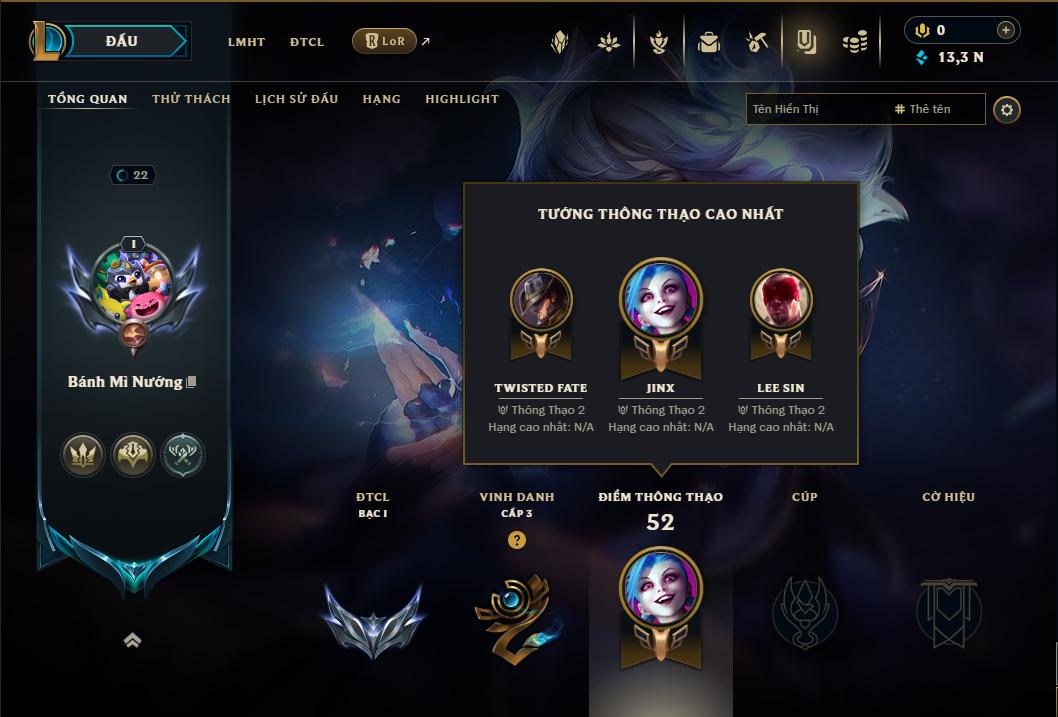Image resolution: width=1058 pixels, height=717 pixels.
Task: Open the THỬ THÁCH tab
Action: point(191,99)
